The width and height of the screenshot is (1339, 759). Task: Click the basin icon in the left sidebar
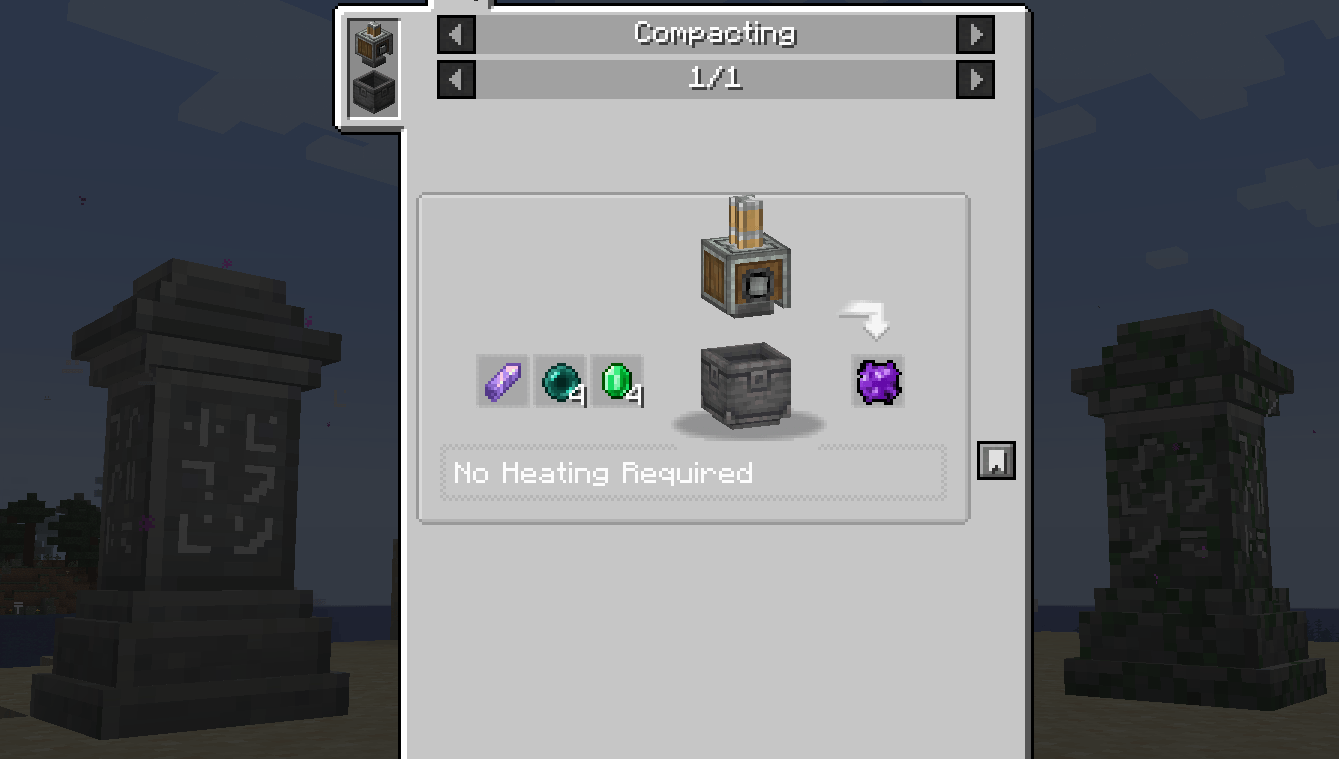pyautogui.click(x=372, y=90)
